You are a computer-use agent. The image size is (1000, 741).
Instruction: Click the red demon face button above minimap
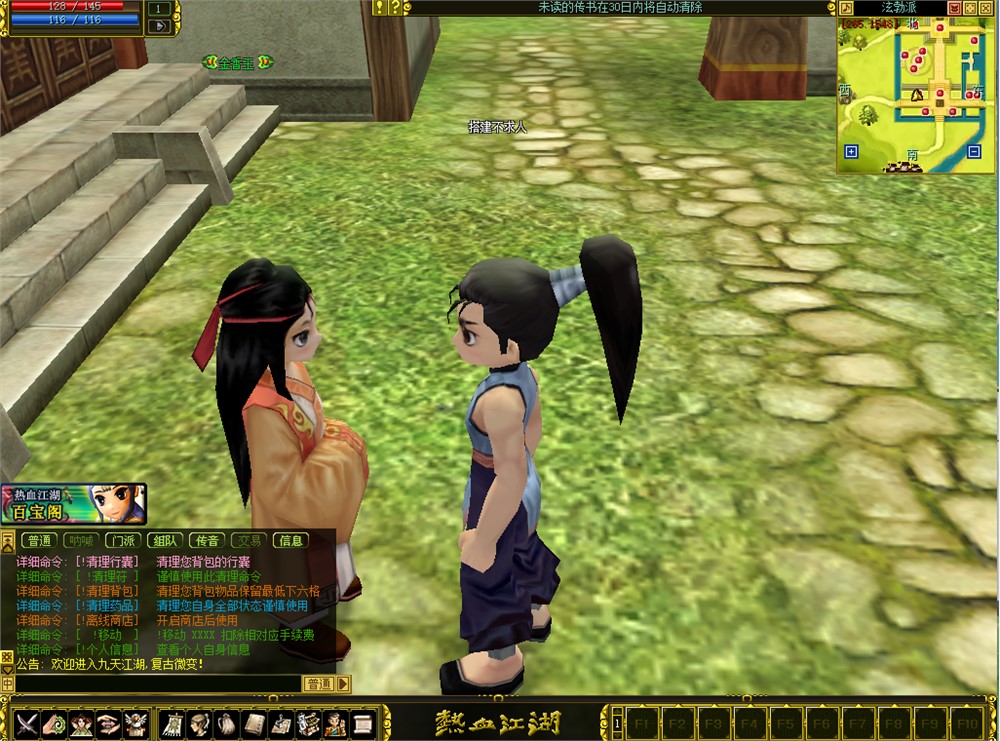(x=955, y=8)
